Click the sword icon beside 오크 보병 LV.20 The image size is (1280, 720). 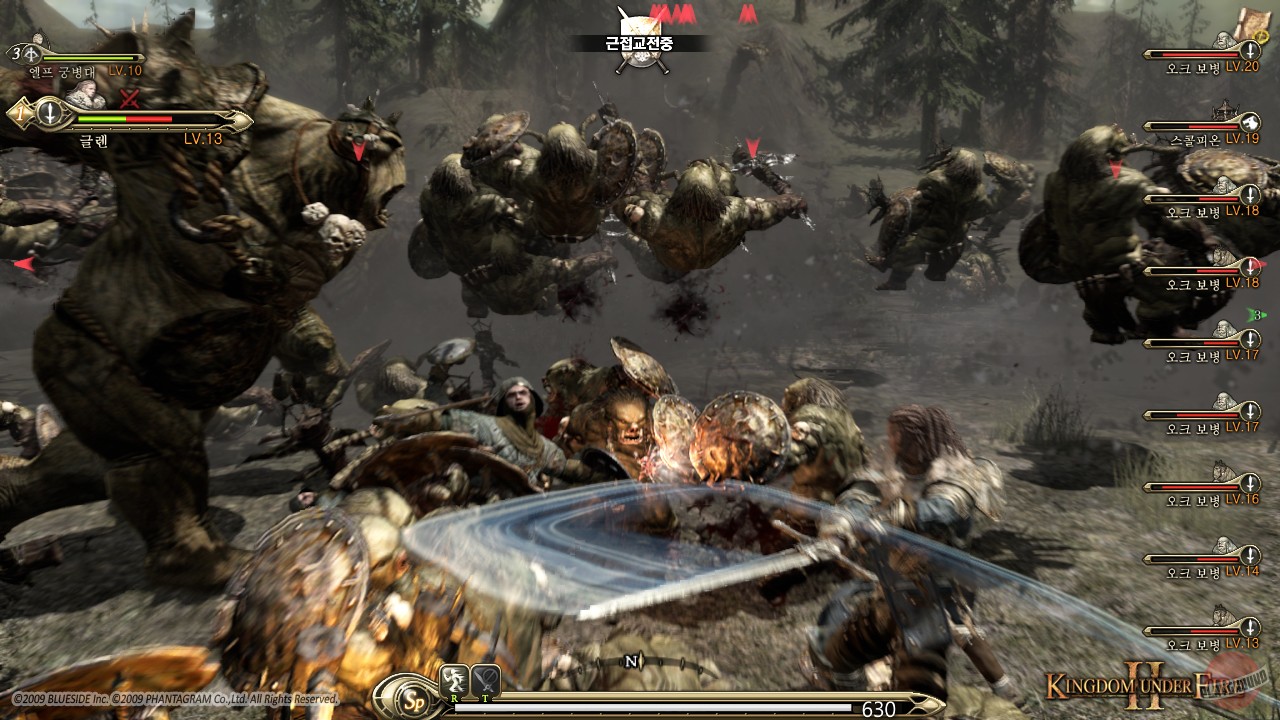coord(1249,51)
